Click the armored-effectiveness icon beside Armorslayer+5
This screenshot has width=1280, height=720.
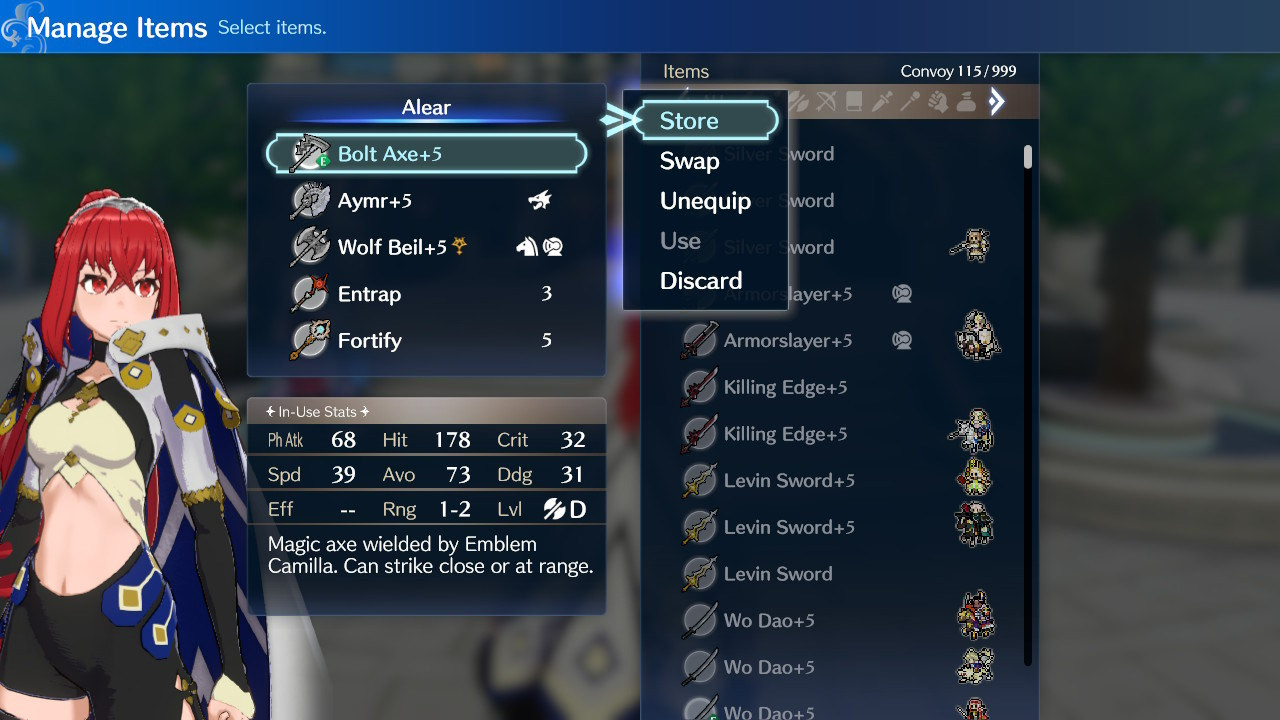pos(901,340)
